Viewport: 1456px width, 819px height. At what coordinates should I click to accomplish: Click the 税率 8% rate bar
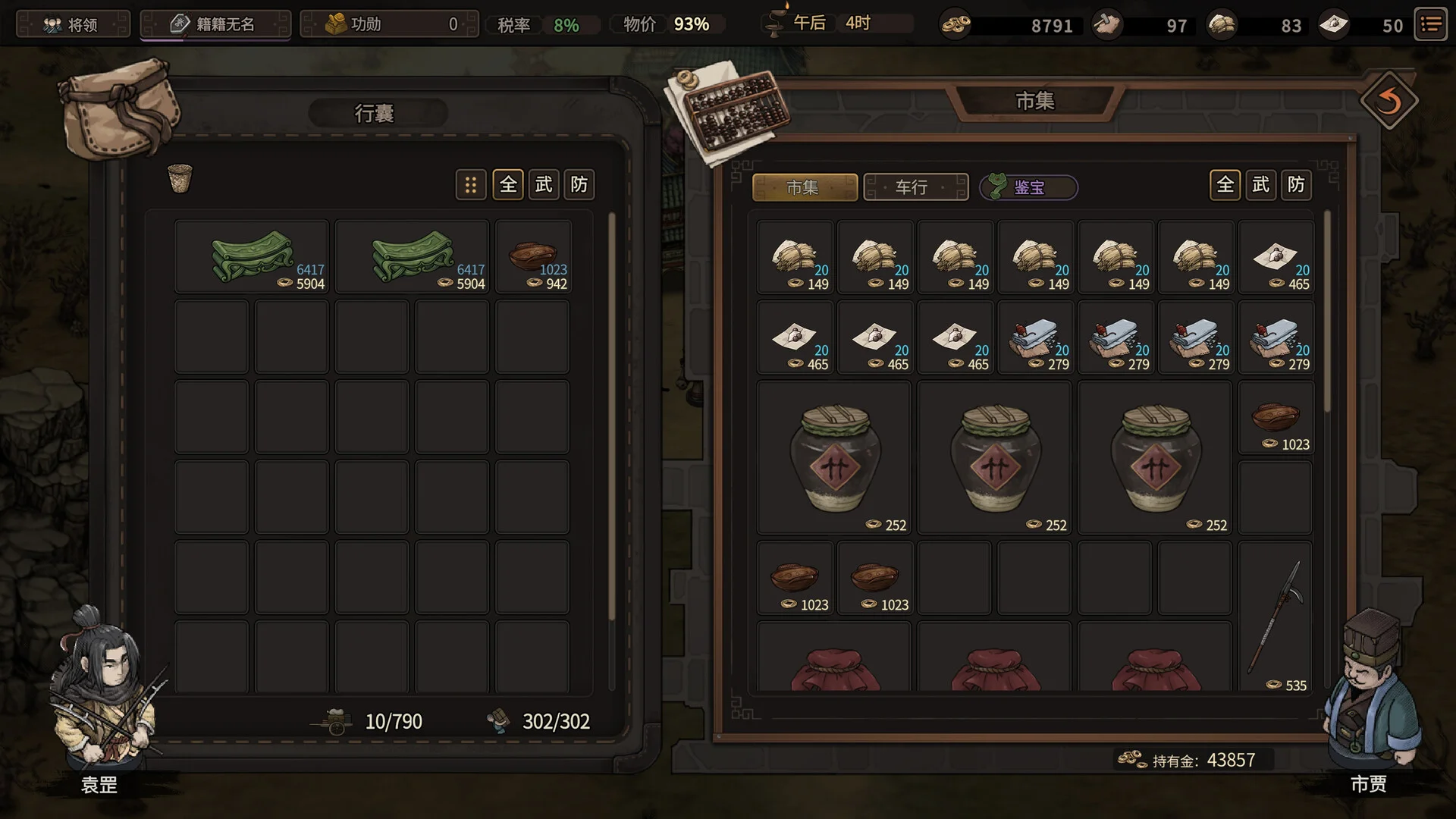[542, 24]
